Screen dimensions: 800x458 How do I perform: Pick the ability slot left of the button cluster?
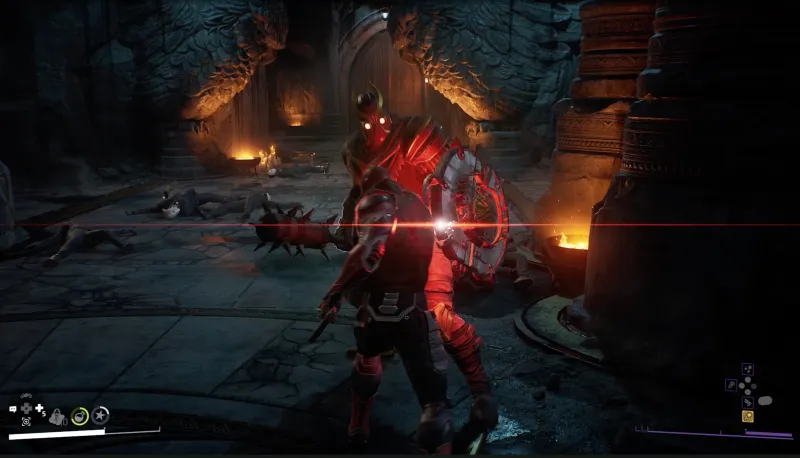731,385
